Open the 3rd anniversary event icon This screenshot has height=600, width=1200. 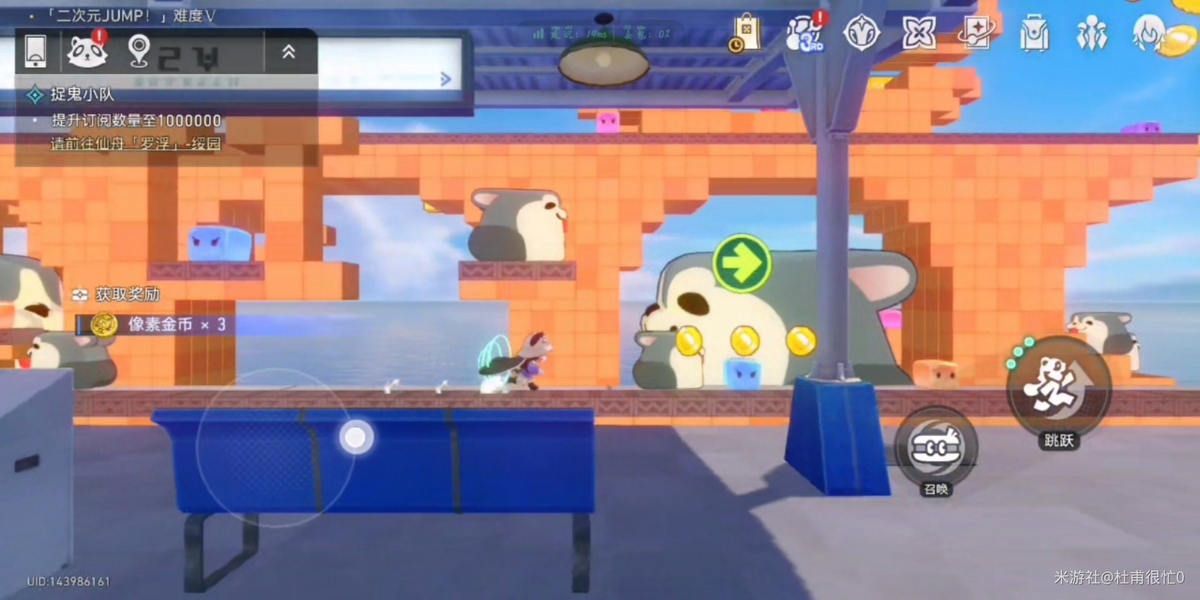(805, 32)
